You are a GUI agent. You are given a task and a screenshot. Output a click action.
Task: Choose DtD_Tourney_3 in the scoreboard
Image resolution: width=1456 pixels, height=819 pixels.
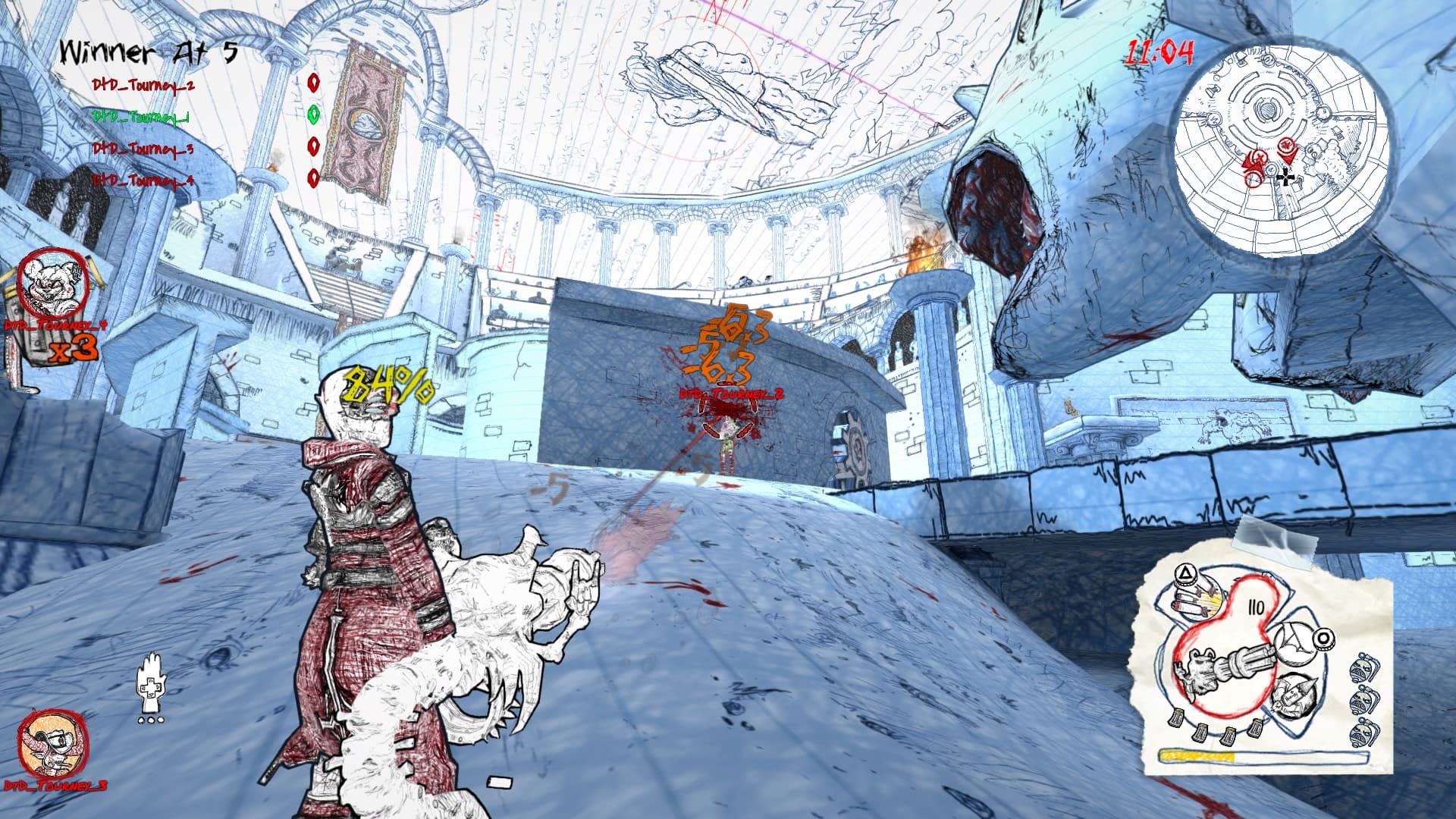(143, 149)
